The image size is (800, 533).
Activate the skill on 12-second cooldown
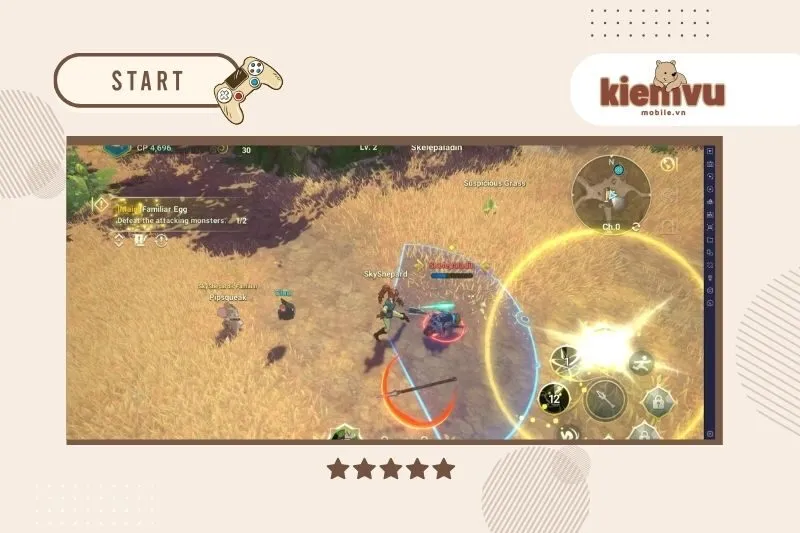coord(553,398)
